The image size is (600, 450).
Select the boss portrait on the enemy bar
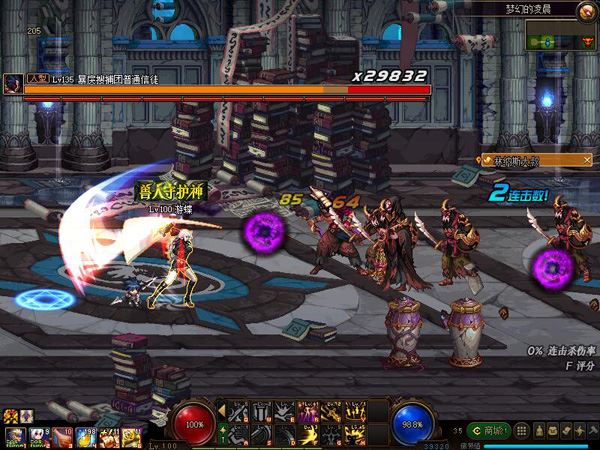(12, 82)
